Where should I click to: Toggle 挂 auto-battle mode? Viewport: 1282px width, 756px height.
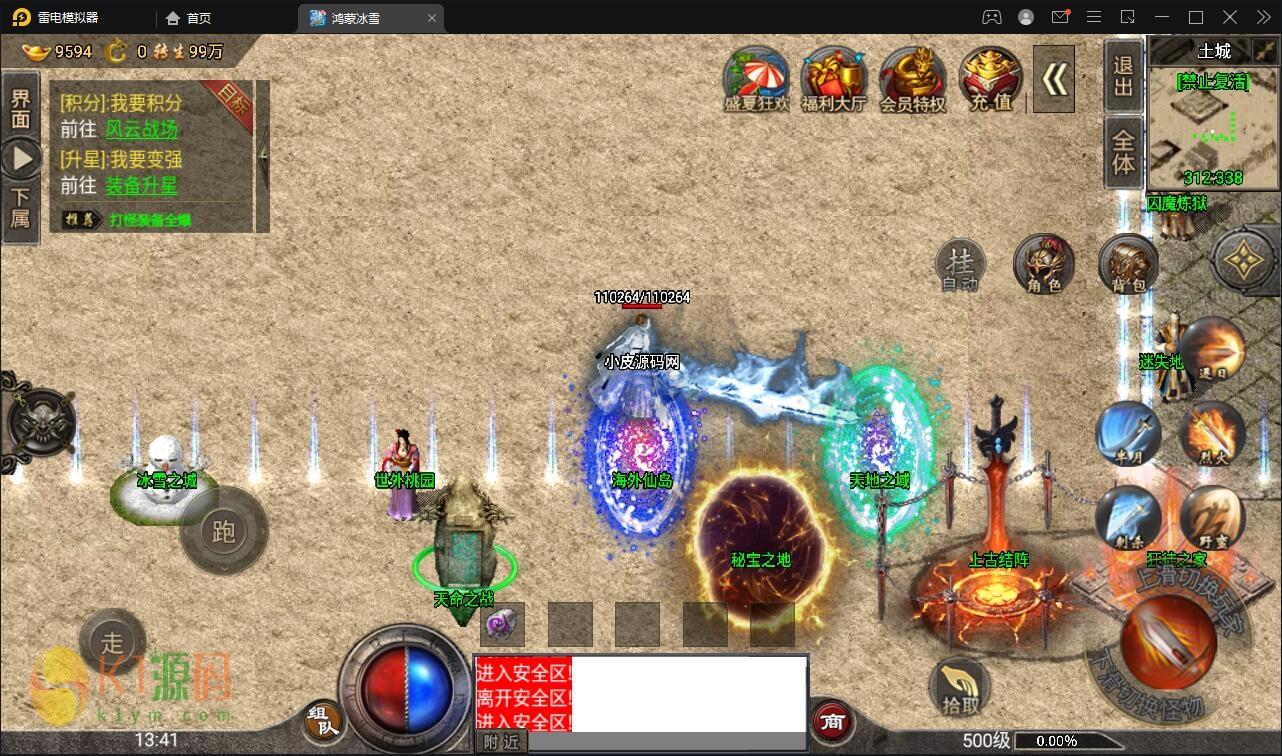[x=960, y=265]
